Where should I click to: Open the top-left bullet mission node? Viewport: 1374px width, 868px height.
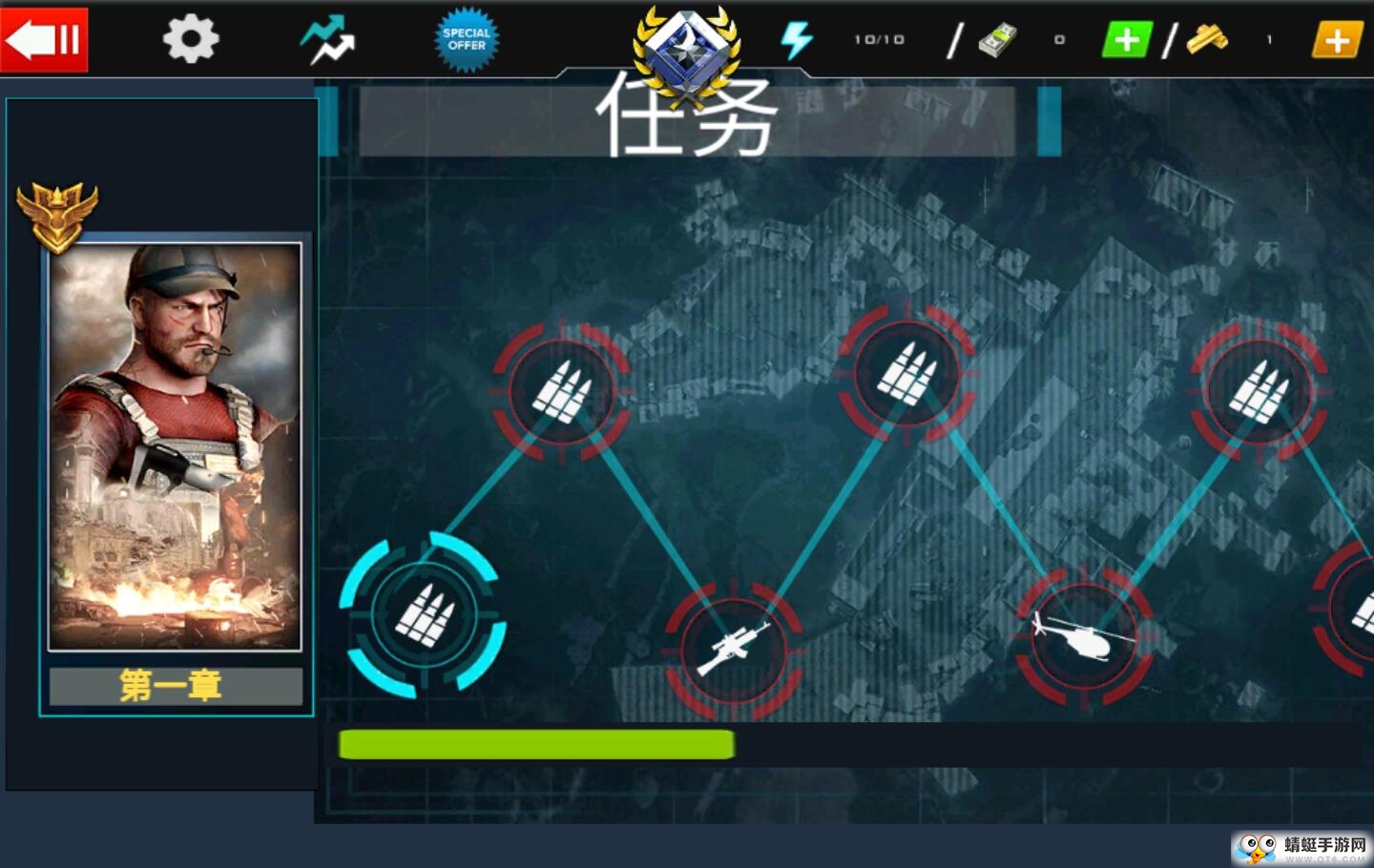pos(564,393)
